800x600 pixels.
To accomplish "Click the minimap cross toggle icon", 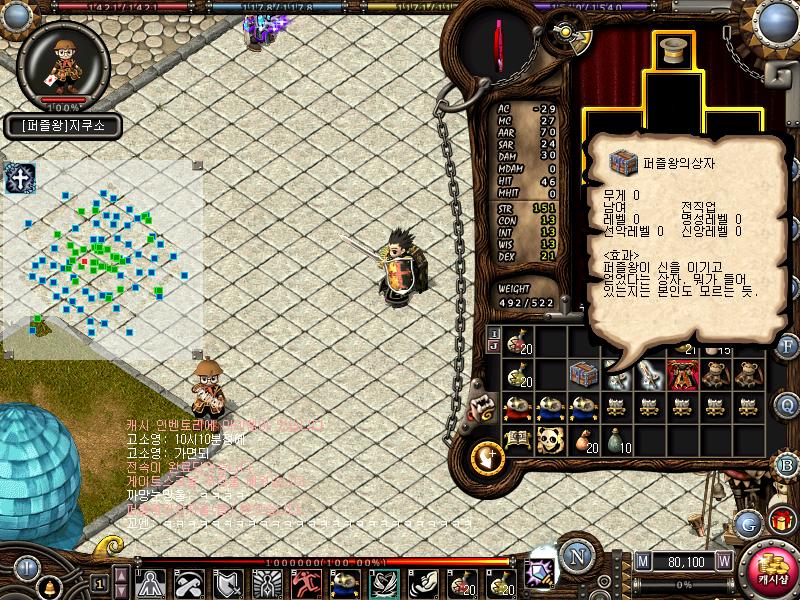I will point(19,179).
